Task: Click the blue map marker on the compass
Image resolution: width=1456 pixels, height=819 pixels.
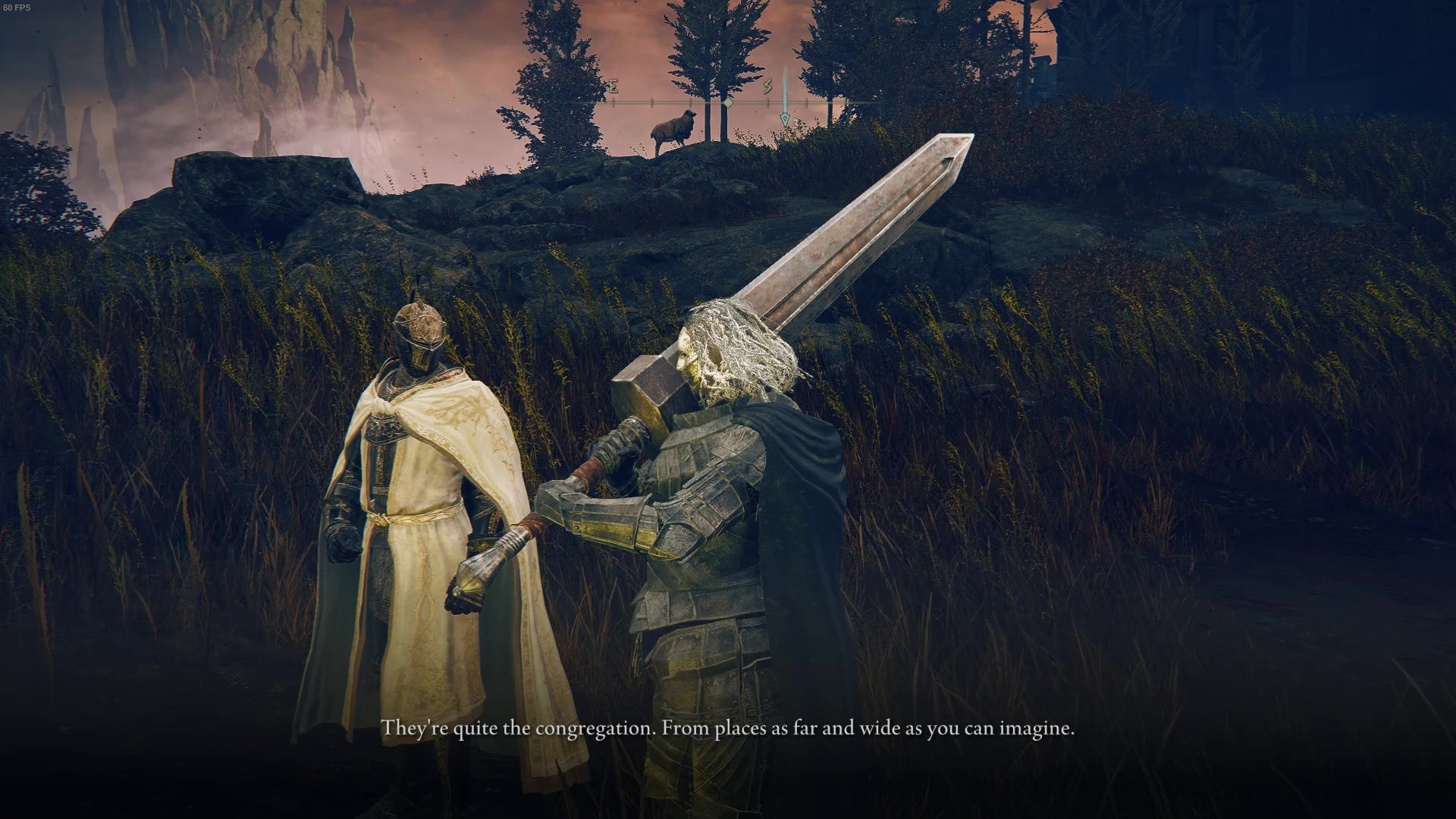Action: [785, 118]
